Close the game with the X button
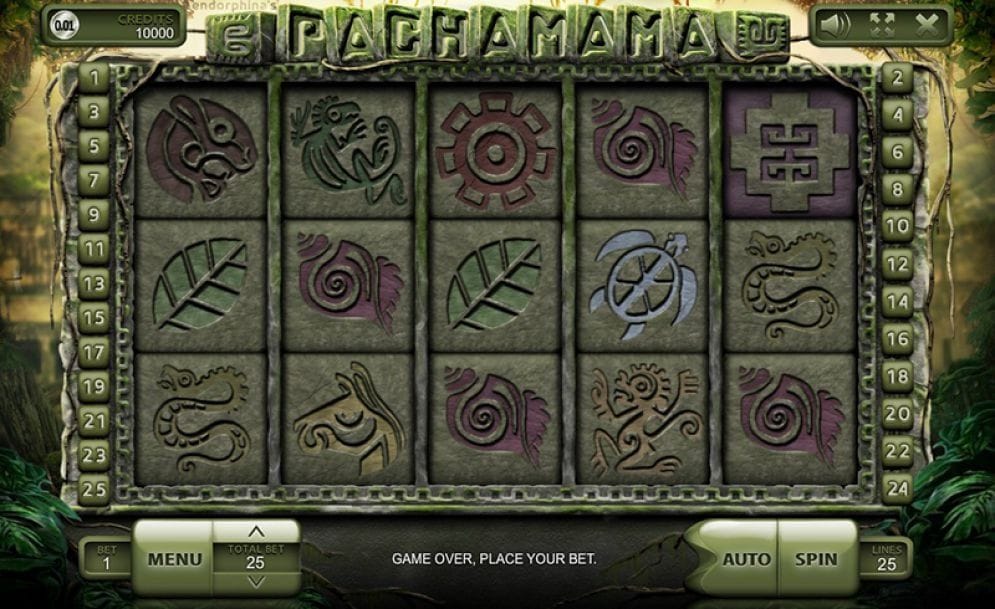 coord(927,24)
